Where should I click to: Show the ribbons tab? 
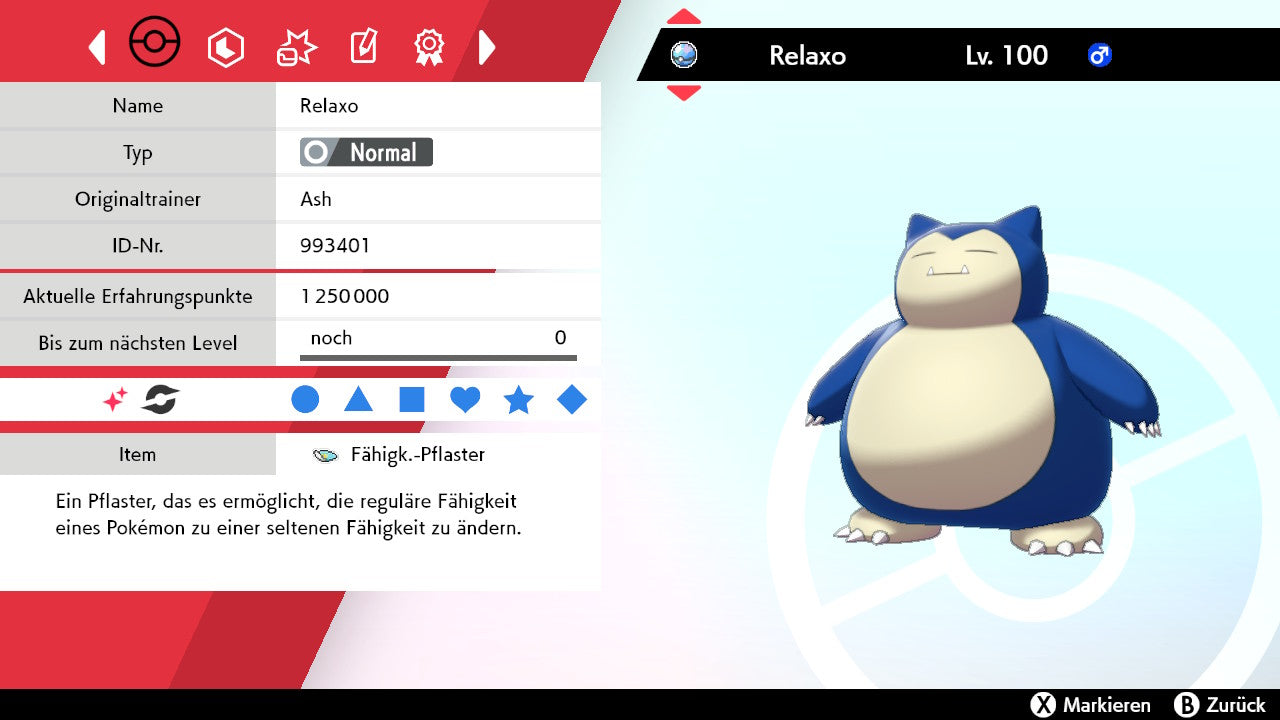(429, 47)
